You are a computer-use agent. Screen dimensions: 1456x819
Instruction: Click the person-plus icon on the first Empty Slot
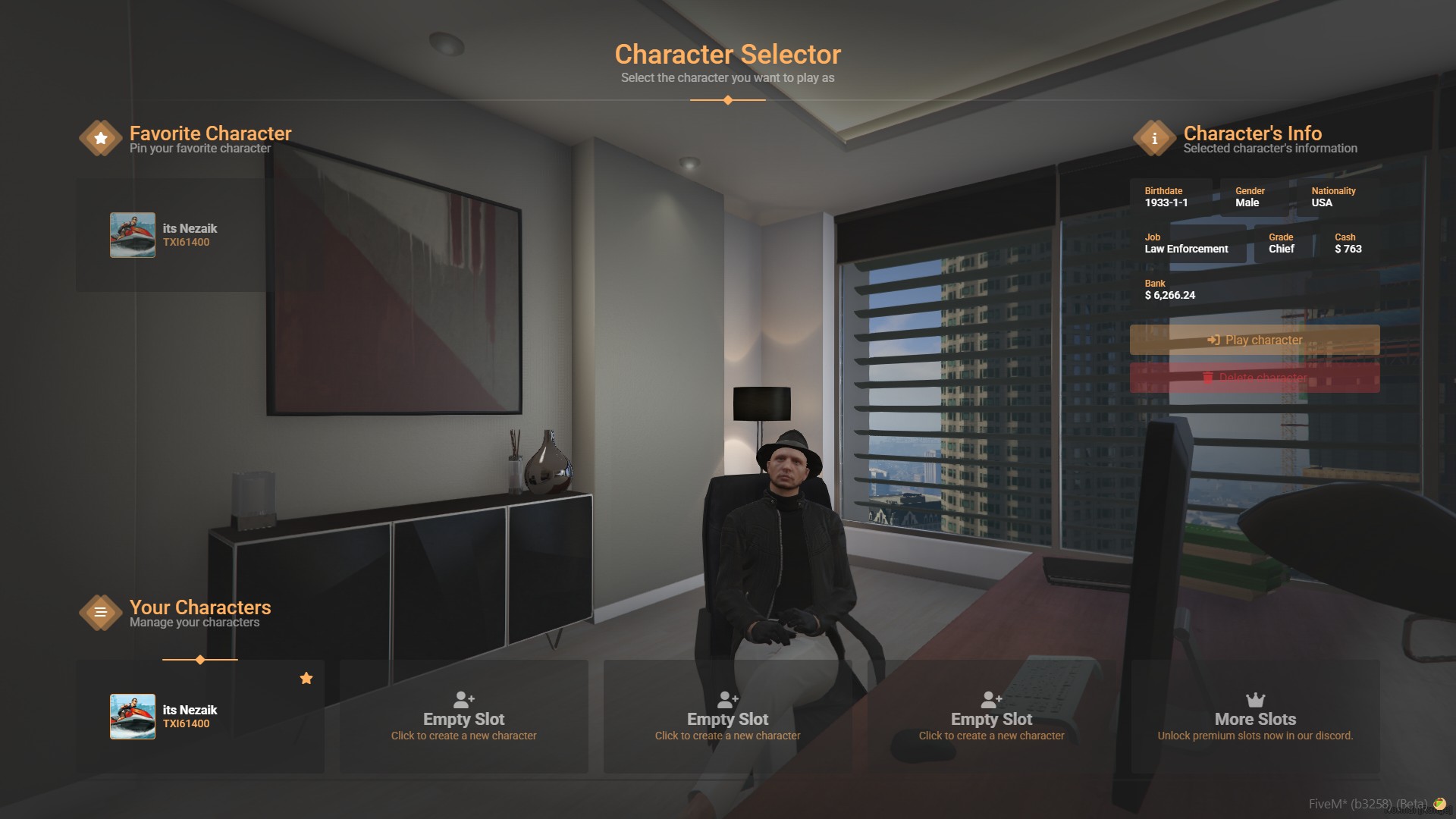(463, 699)
